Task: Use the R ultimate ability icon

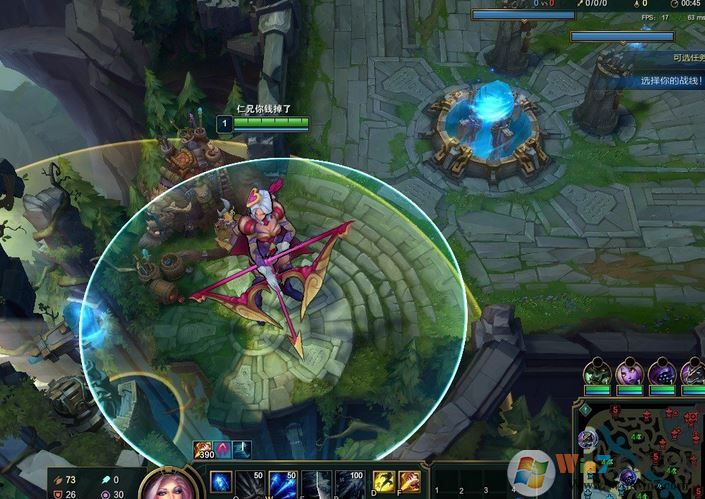Action: point(349,482)
